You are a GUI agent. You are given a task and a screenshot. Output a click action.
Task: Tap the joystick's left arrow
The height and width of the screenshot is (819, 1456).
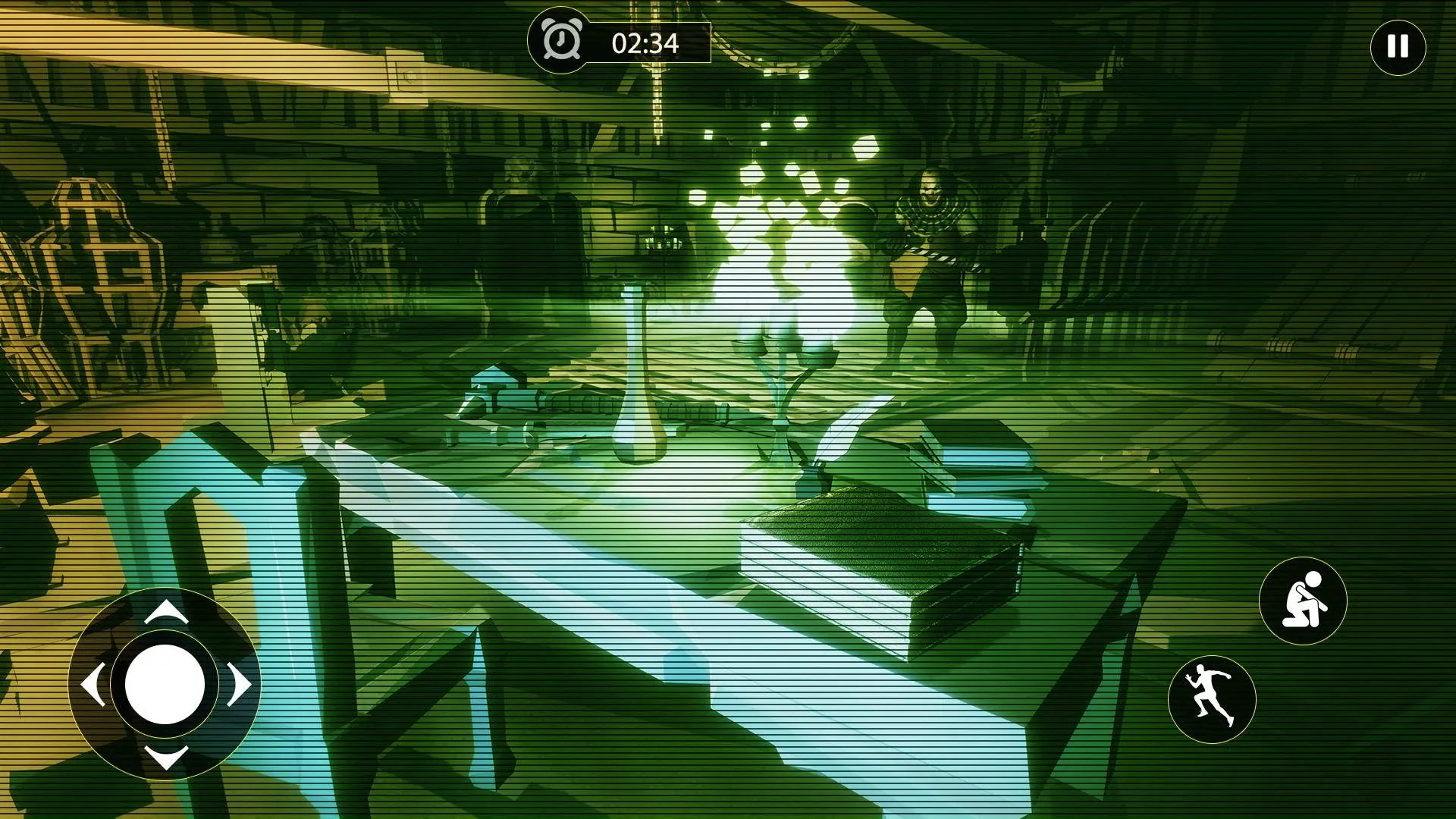point(93,685)
